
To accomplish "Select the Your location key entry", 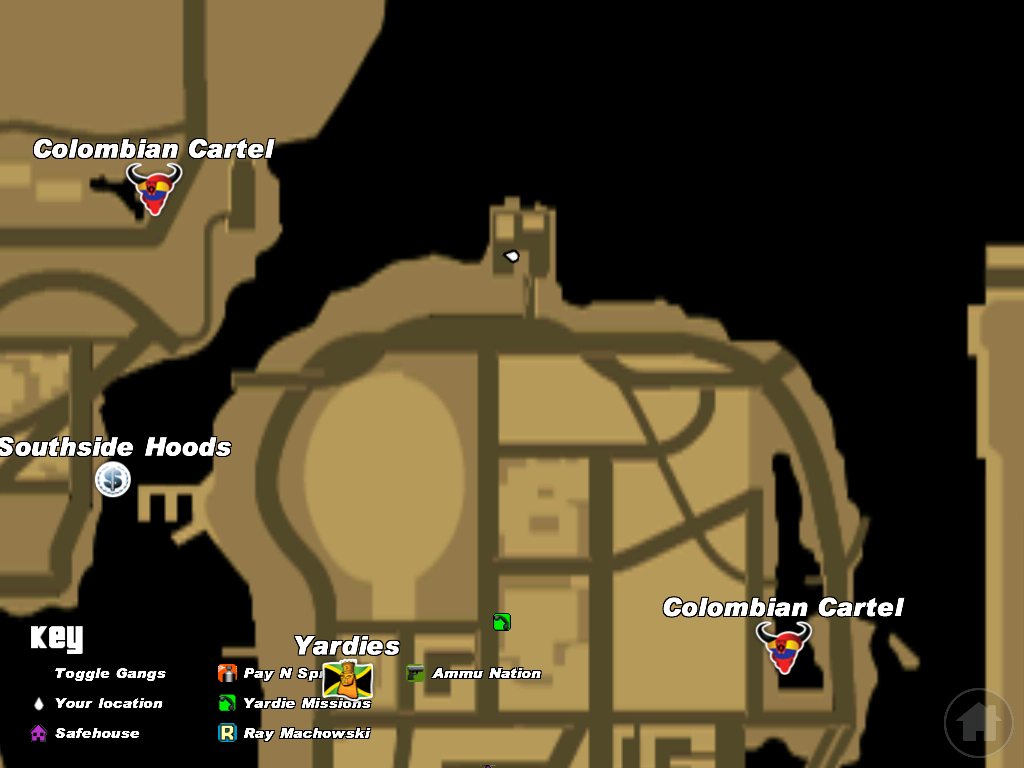I will coord(108,704).
